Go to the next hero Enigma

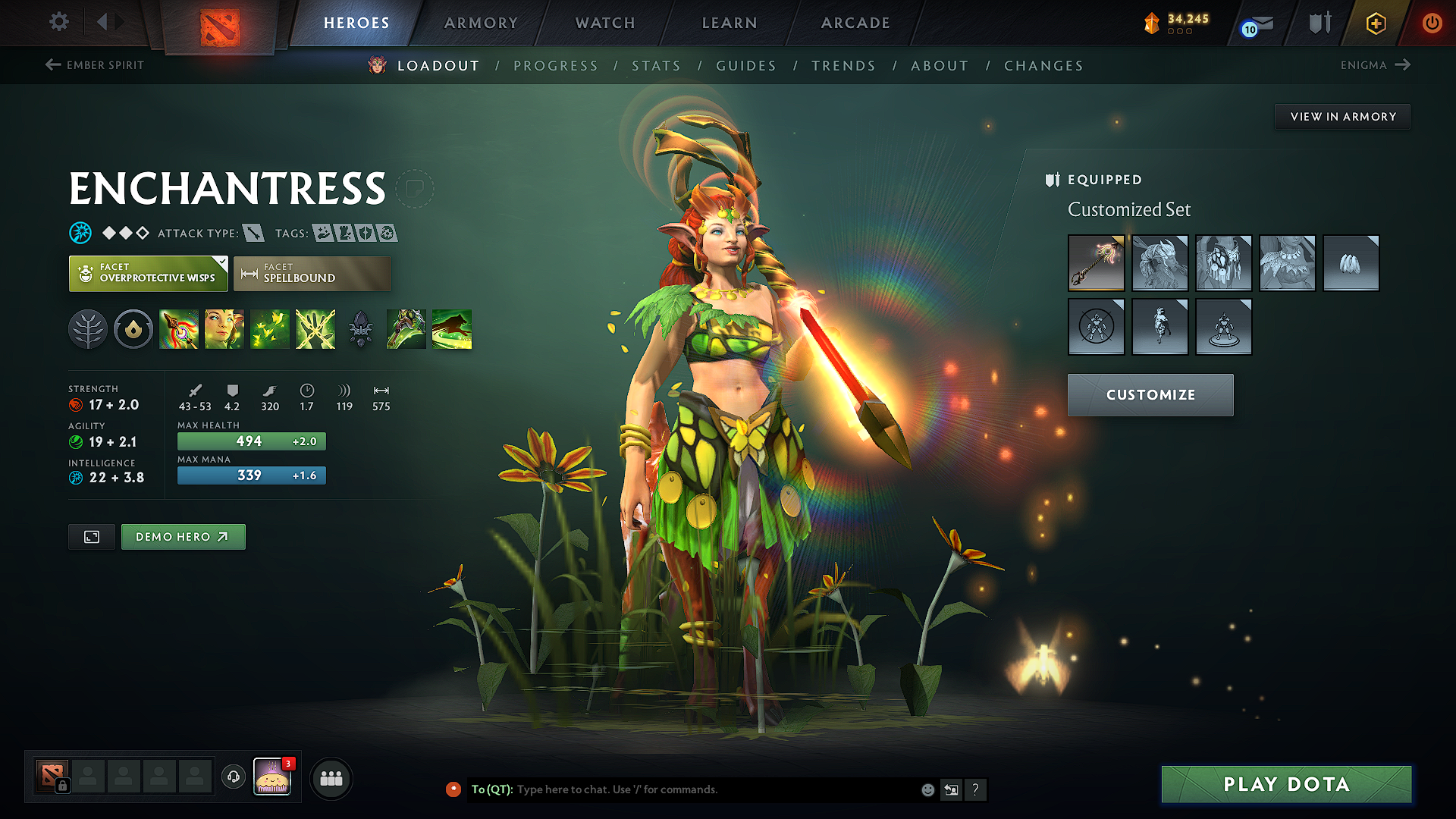tap(1375, 65)
